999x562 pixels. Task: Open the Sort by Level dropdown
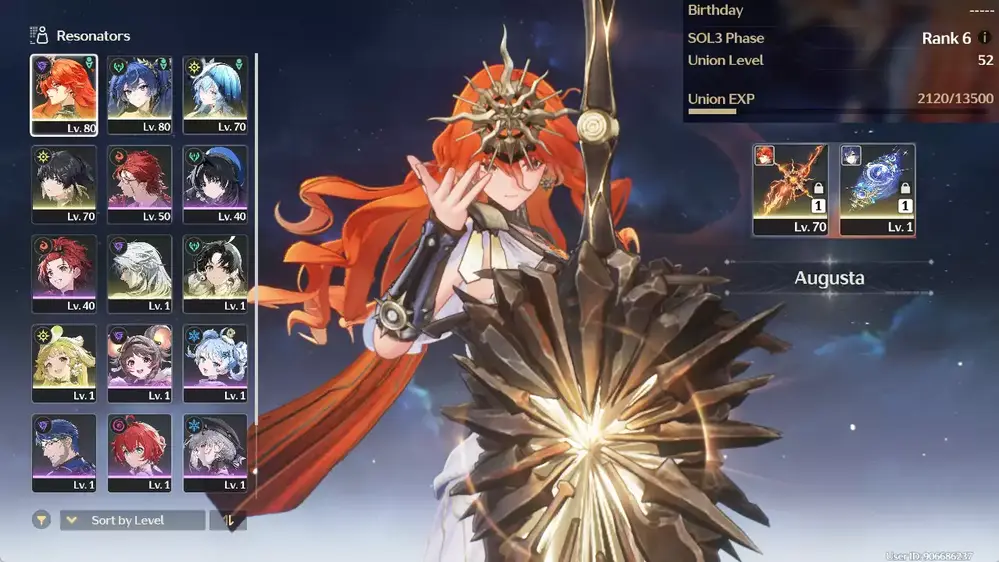point(132,520)
